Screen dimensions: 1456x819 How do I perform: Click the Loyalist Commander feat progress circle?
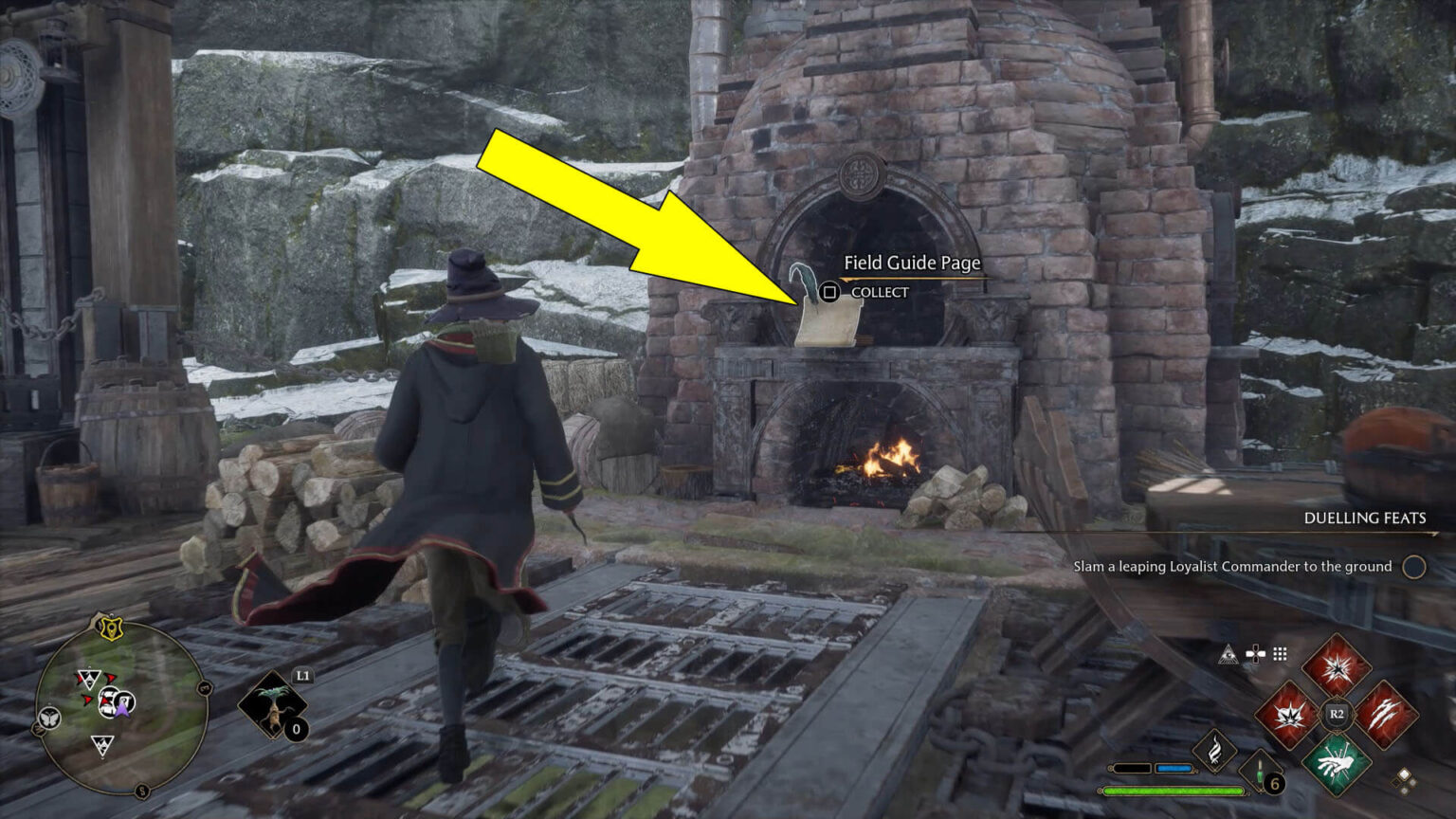(x=1411, y=565)
